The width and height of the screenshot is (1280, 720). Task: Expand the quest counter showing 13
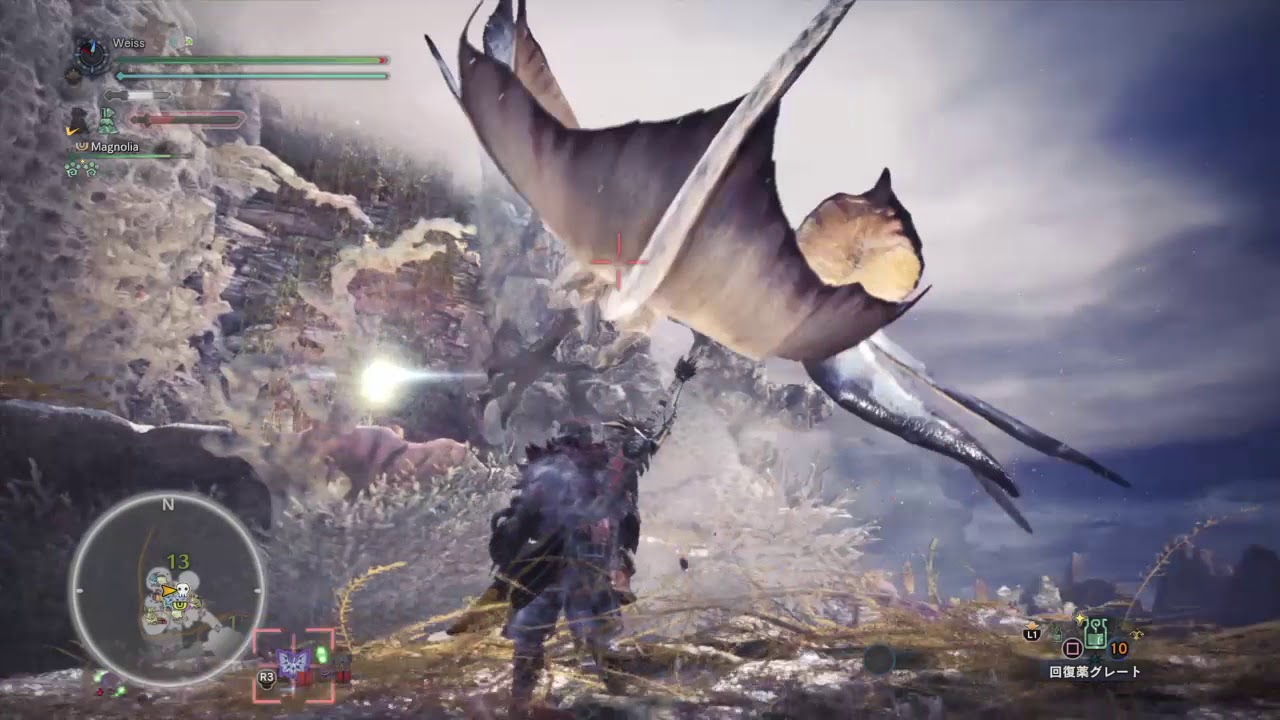[178, 562]
